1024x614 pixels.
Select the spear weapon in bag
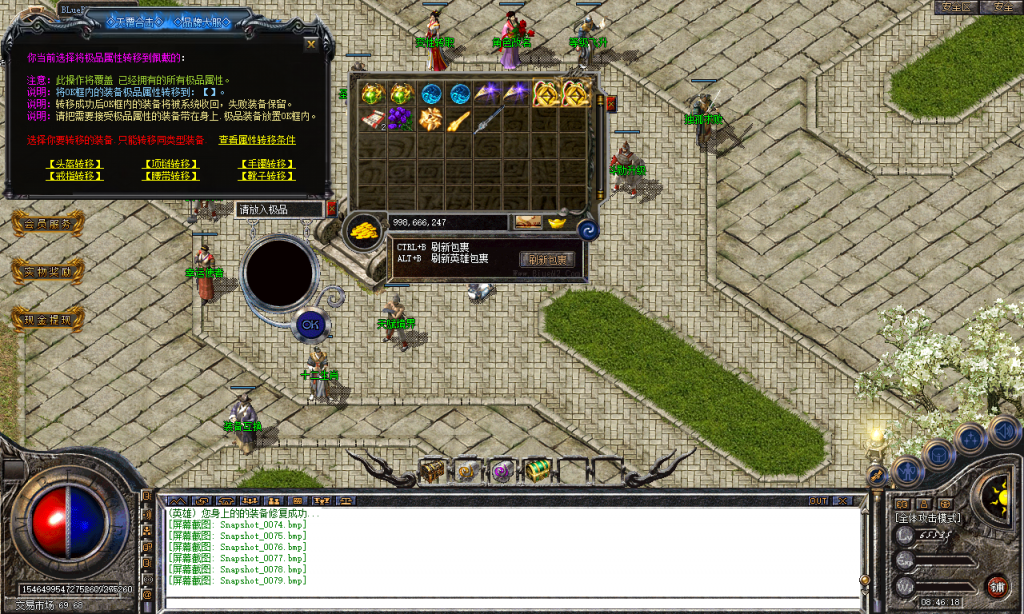coord(487,121)
